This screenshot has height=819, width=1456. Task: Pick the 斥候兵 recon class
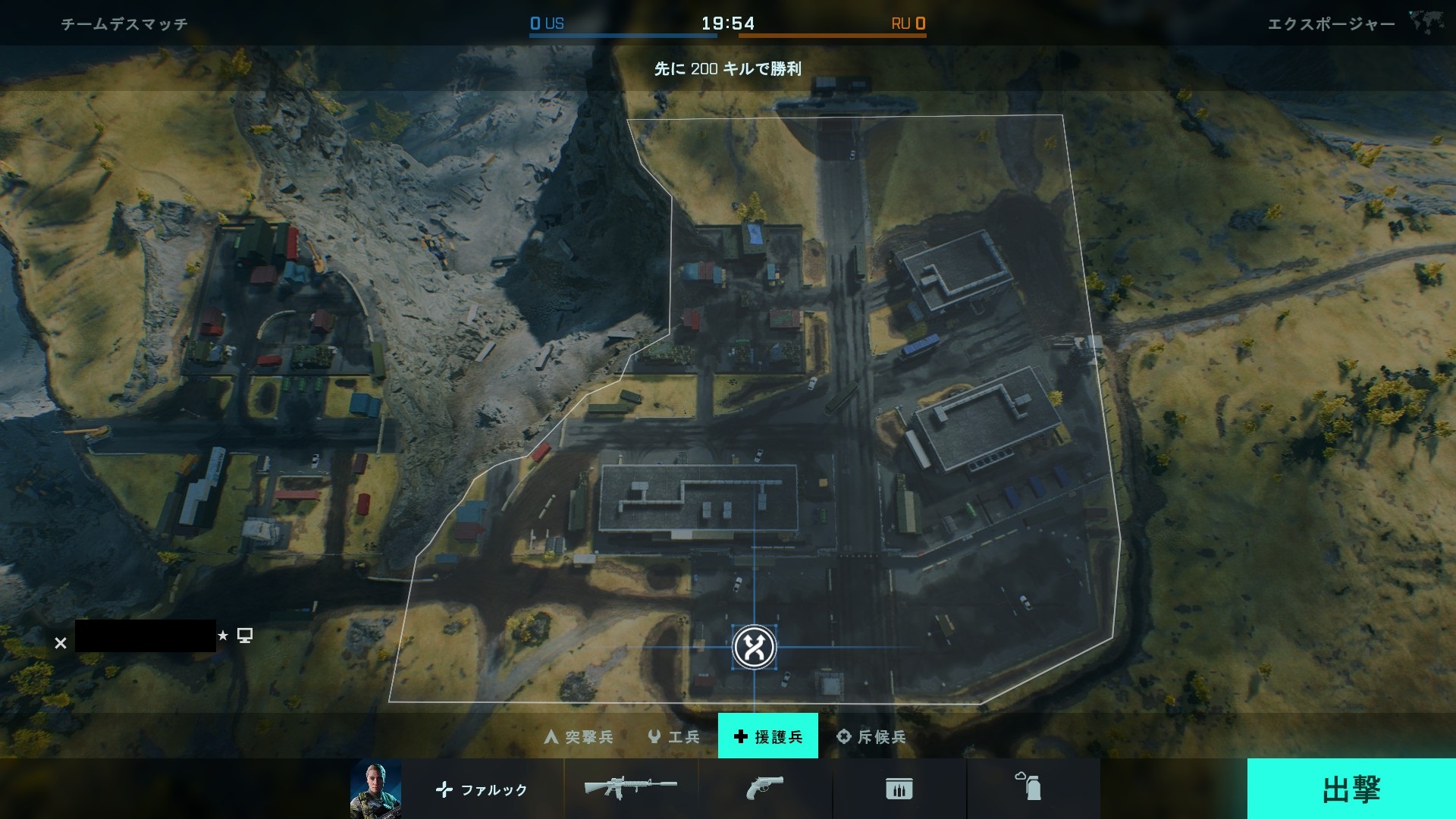coord(871,736)
